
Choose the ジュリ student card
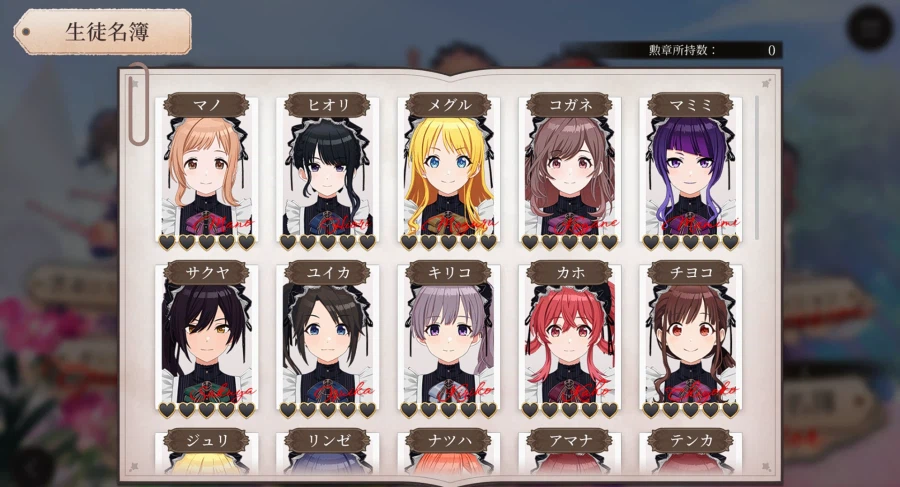pos(206,452)
